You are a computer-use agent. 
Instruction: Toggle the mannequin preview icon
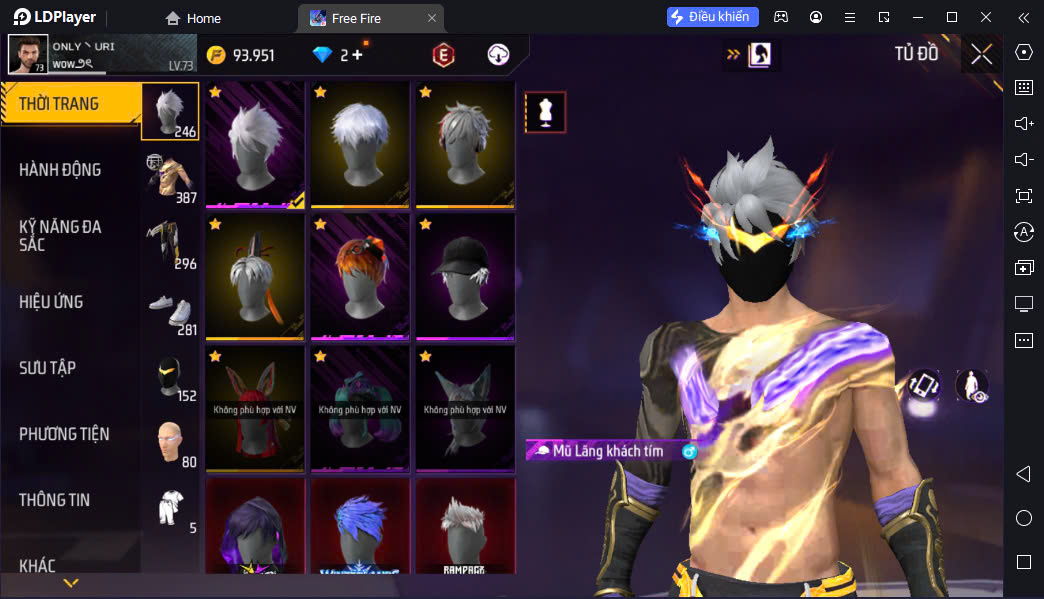click(545, 112)
